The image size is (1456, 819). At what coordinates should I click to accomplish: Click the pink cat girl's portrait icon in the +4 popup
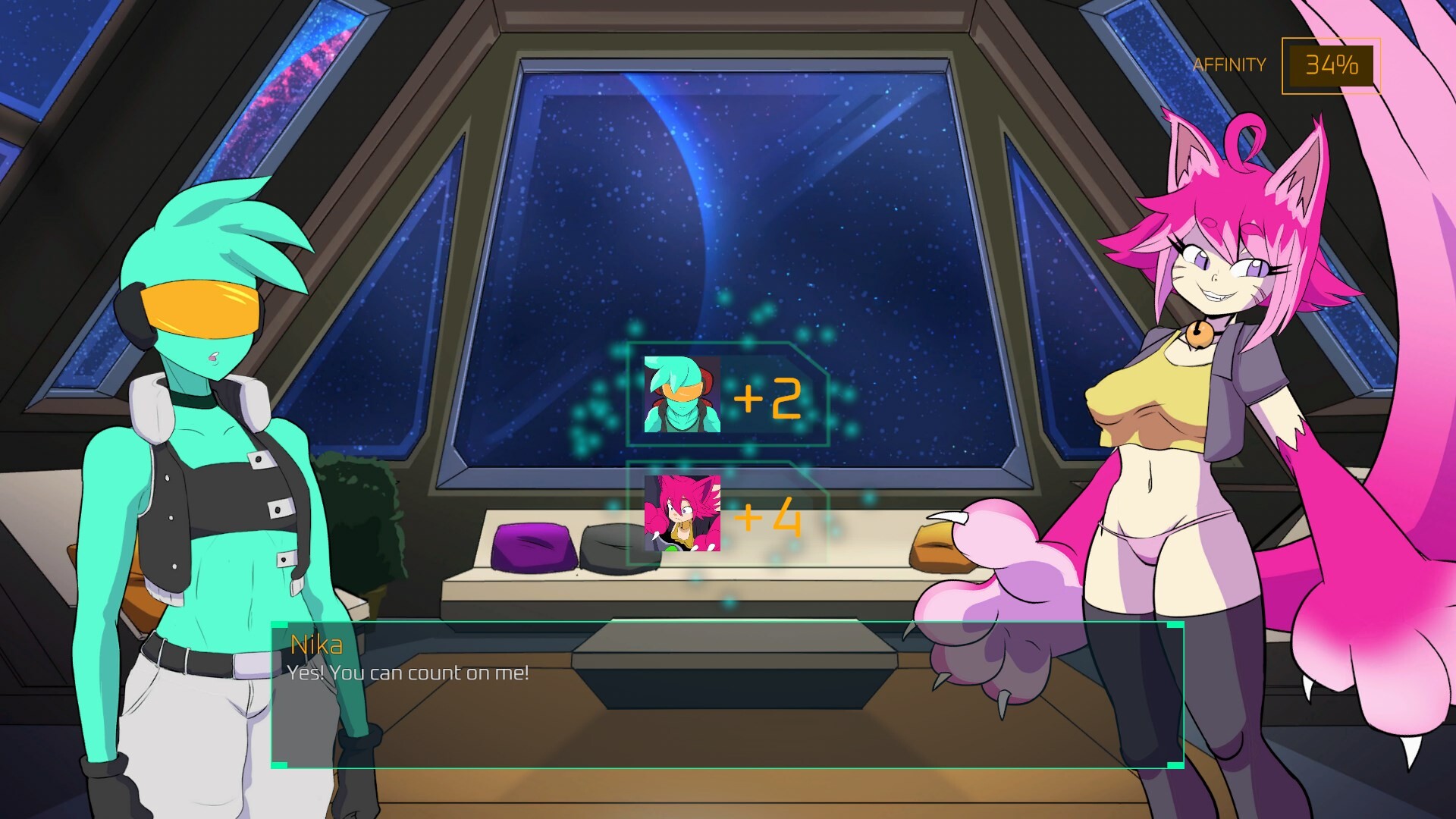tap(680, 514)
